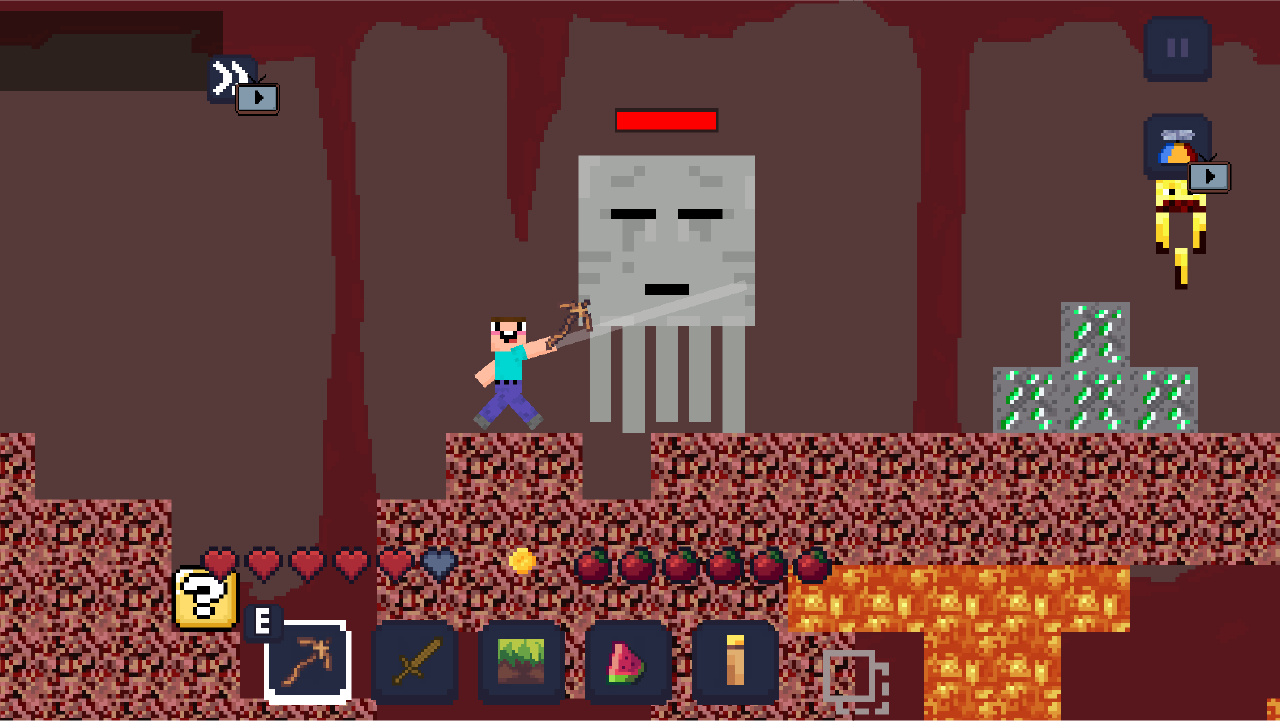
Task: Click an apple in the hunger bar
Action: 594,565
